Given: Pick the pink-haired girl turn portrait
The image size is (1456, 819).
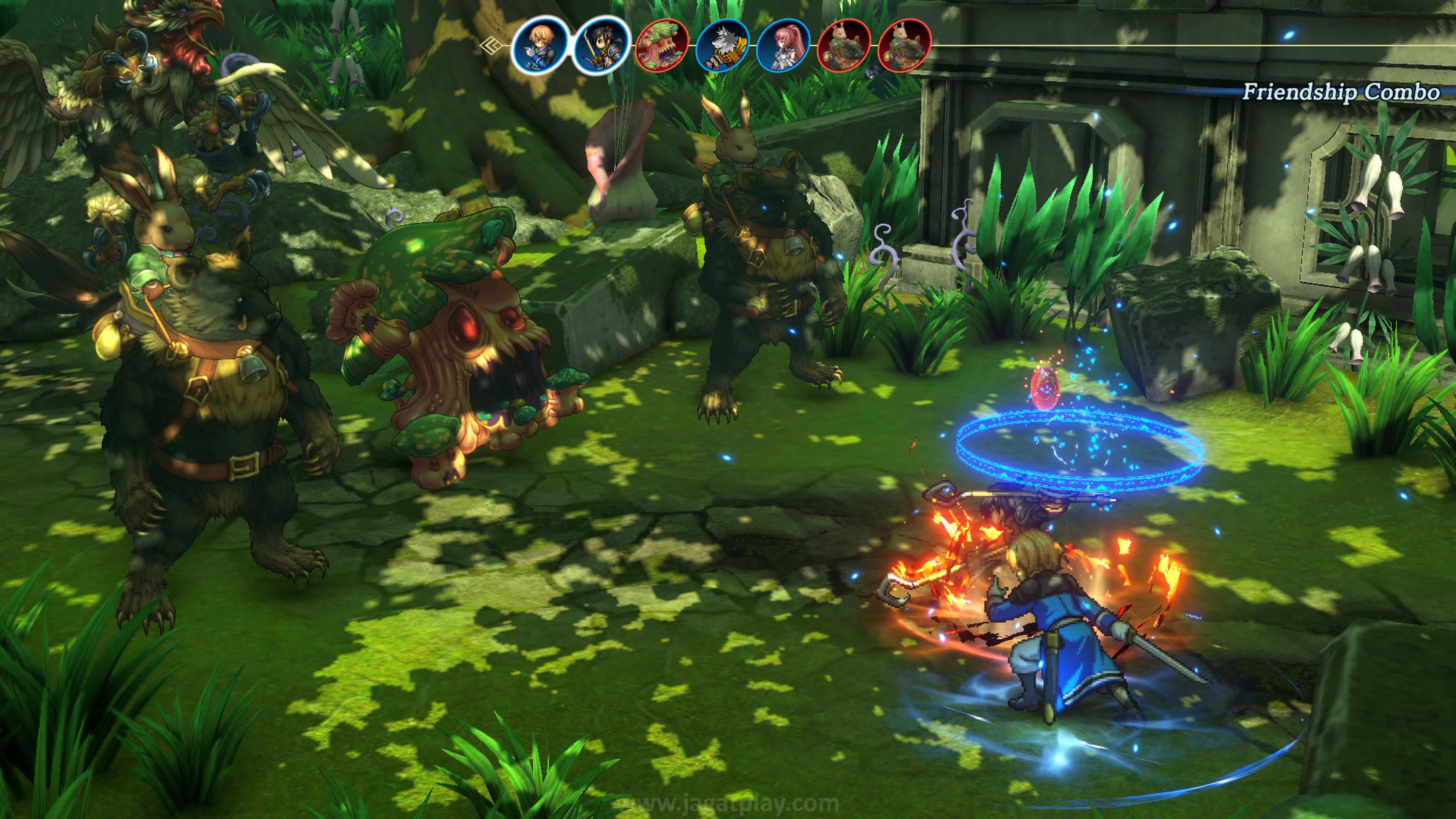Looking at the screenshot, I should pos(783,45).
